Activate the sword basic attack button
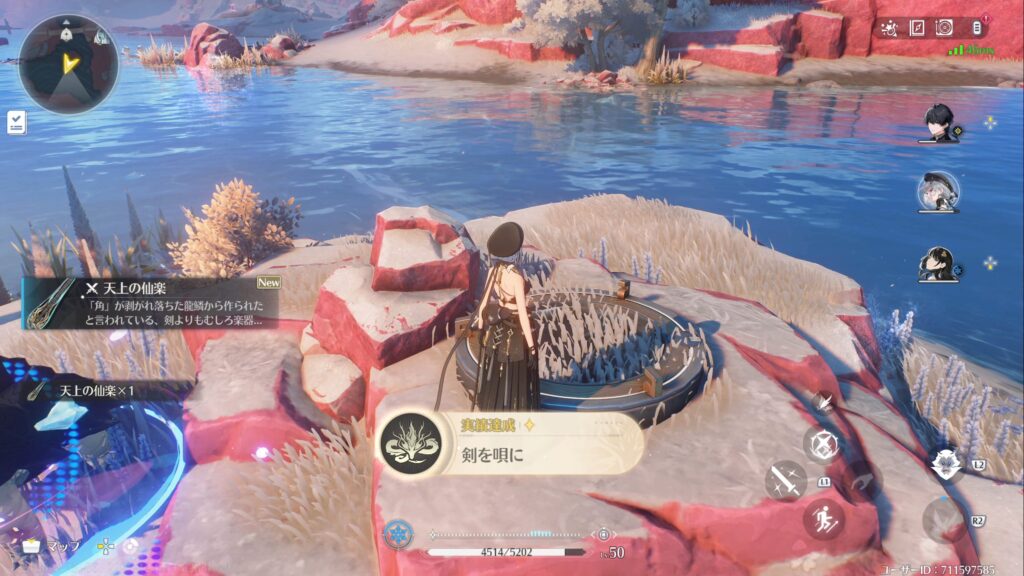The height and width of the screenshot is (576, 1024). [785, 481]
